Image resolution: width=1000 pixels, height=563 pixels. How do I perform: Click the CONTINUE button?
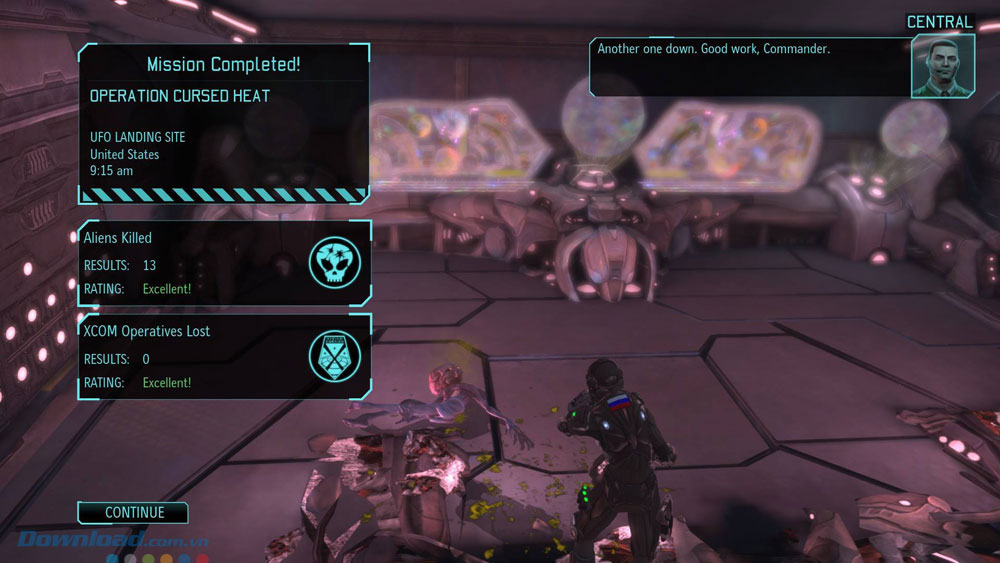click(134, 513)
